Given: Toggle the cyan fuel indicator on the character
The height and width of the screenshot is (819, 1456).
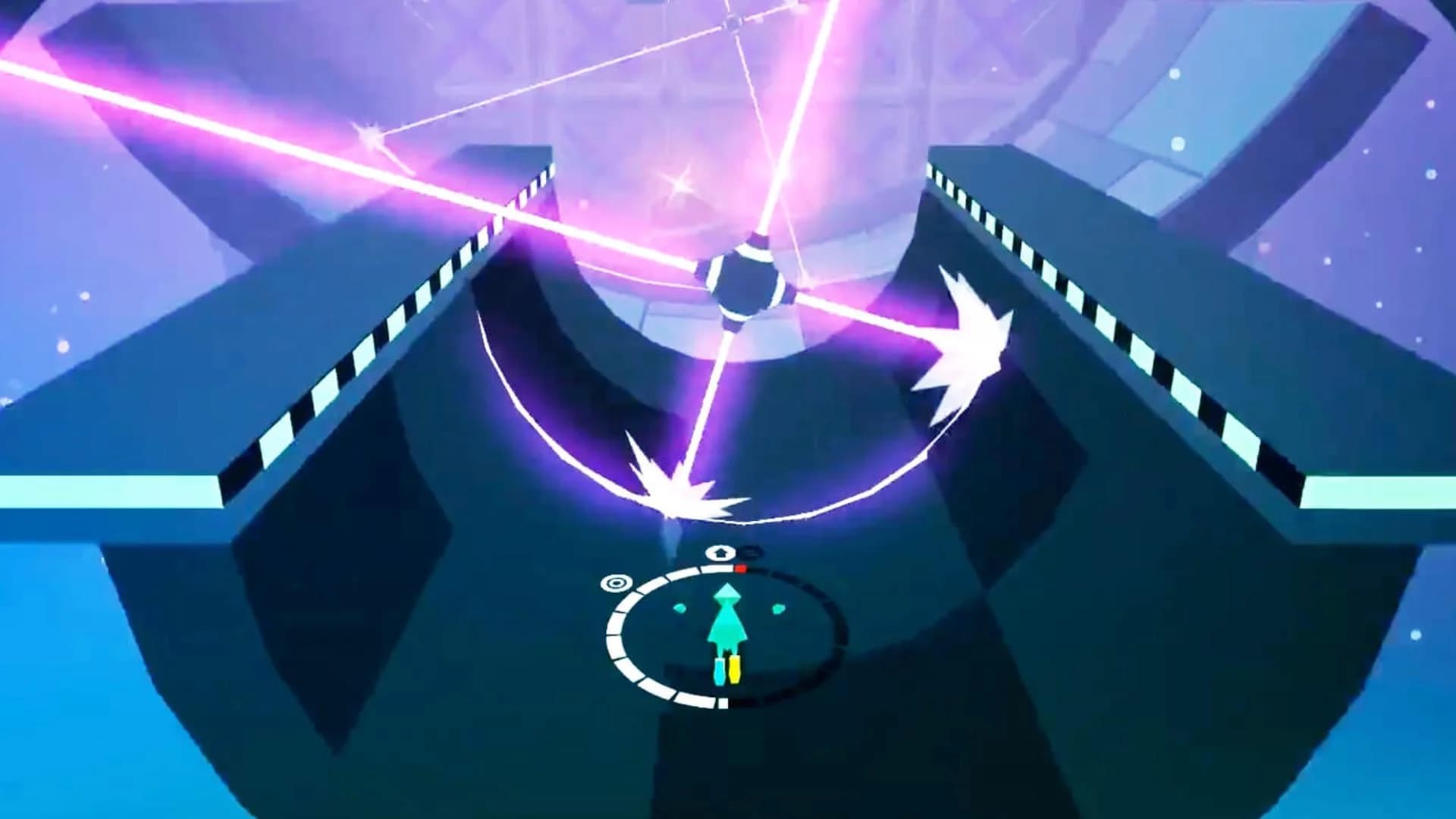Looking at the screenshot, I should 719,671.
